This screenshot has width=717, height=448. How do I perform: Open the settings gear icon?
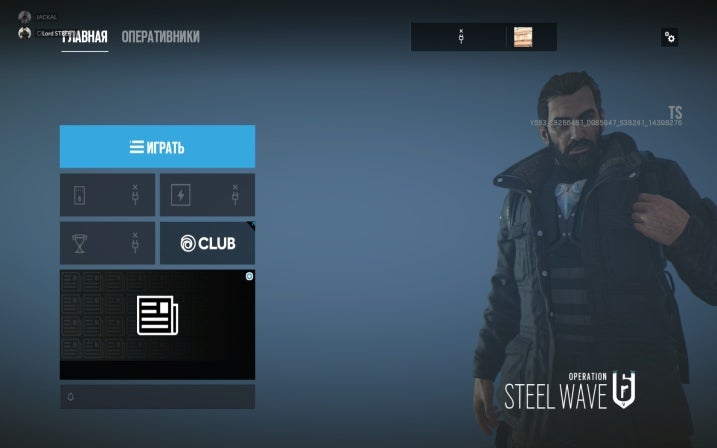(x=669, y=37)
